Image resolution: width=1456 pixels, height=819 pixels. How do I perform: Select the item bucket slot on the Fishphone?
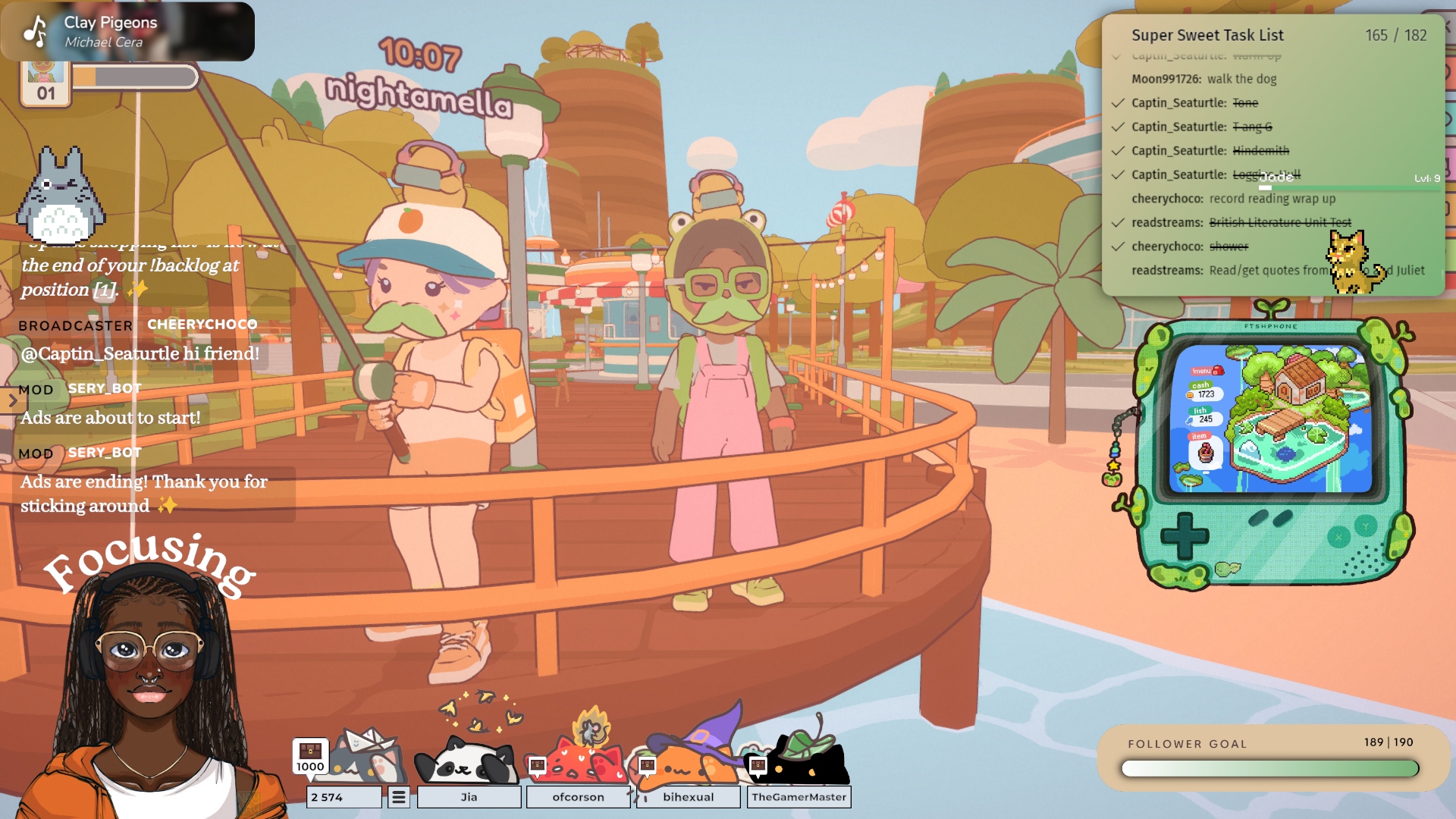click(x=1205, y=453)
